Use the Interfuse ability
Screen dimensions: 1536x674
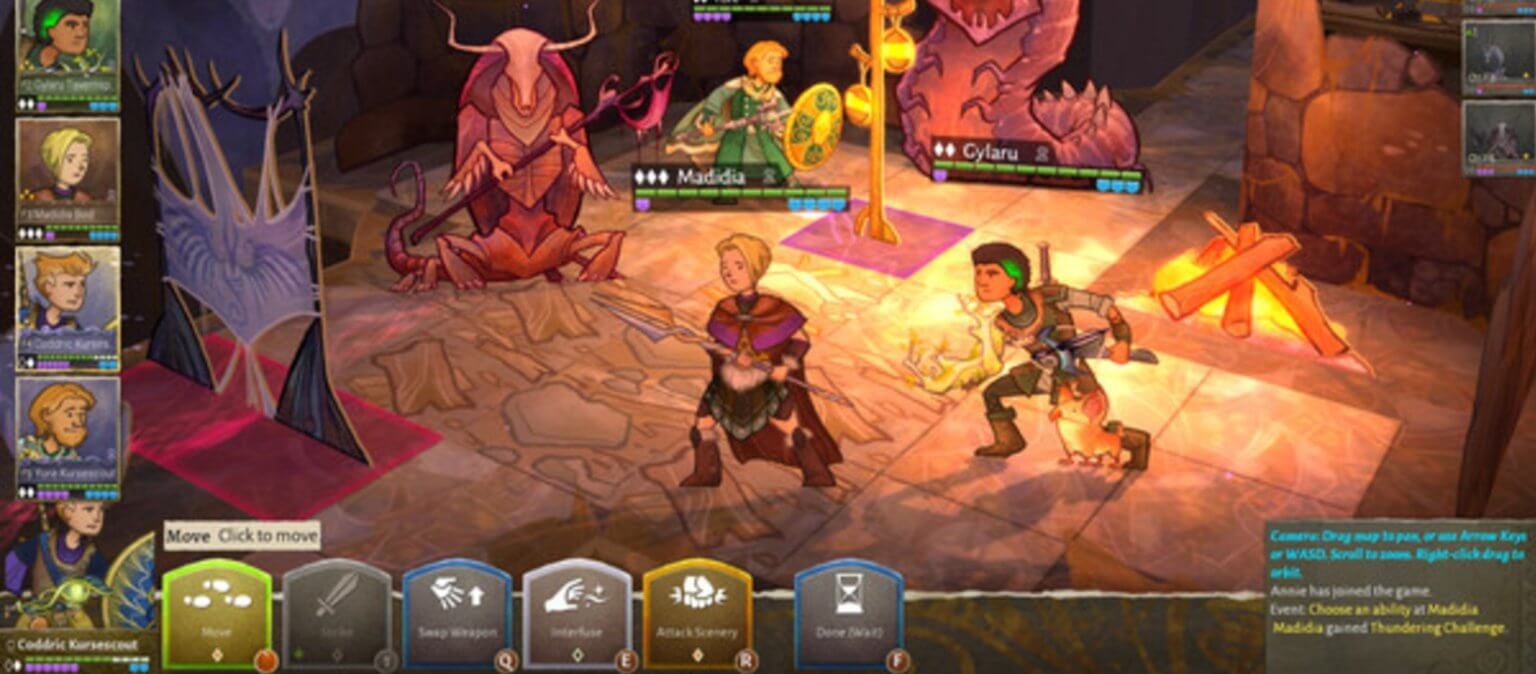click(x=577, y=613)
